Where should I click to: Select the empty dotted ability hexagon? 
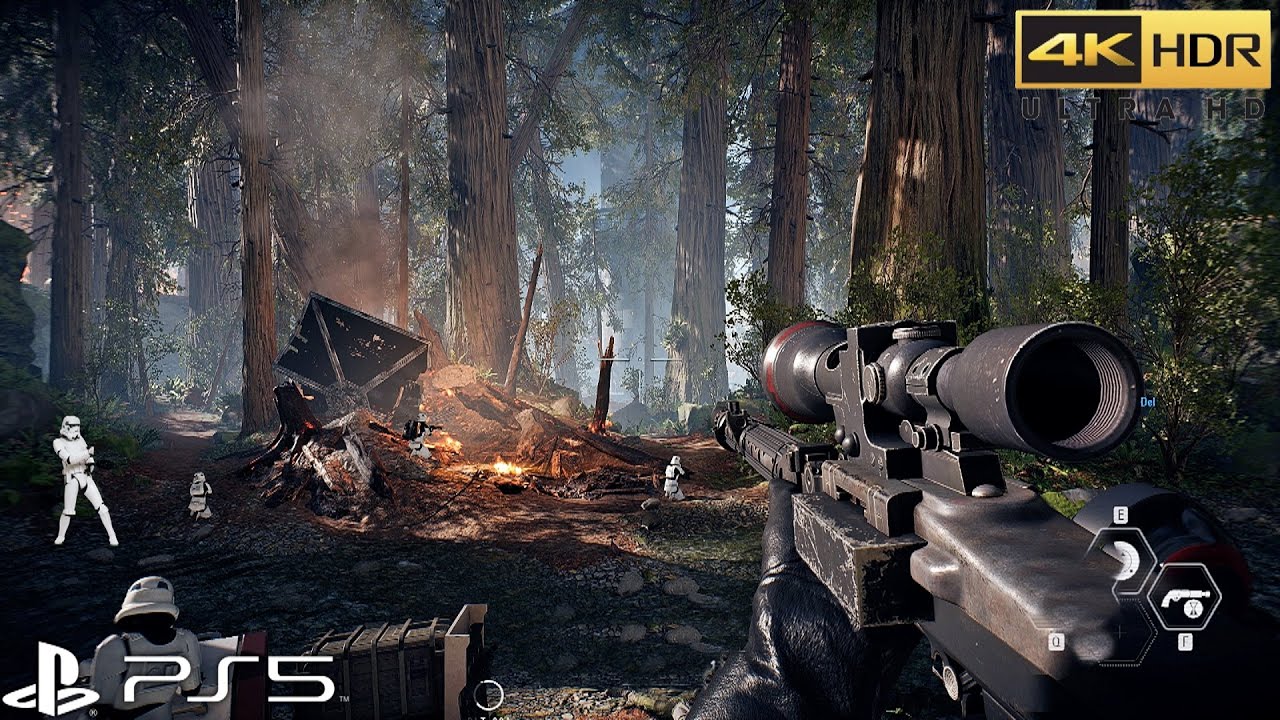(1120, 633)
